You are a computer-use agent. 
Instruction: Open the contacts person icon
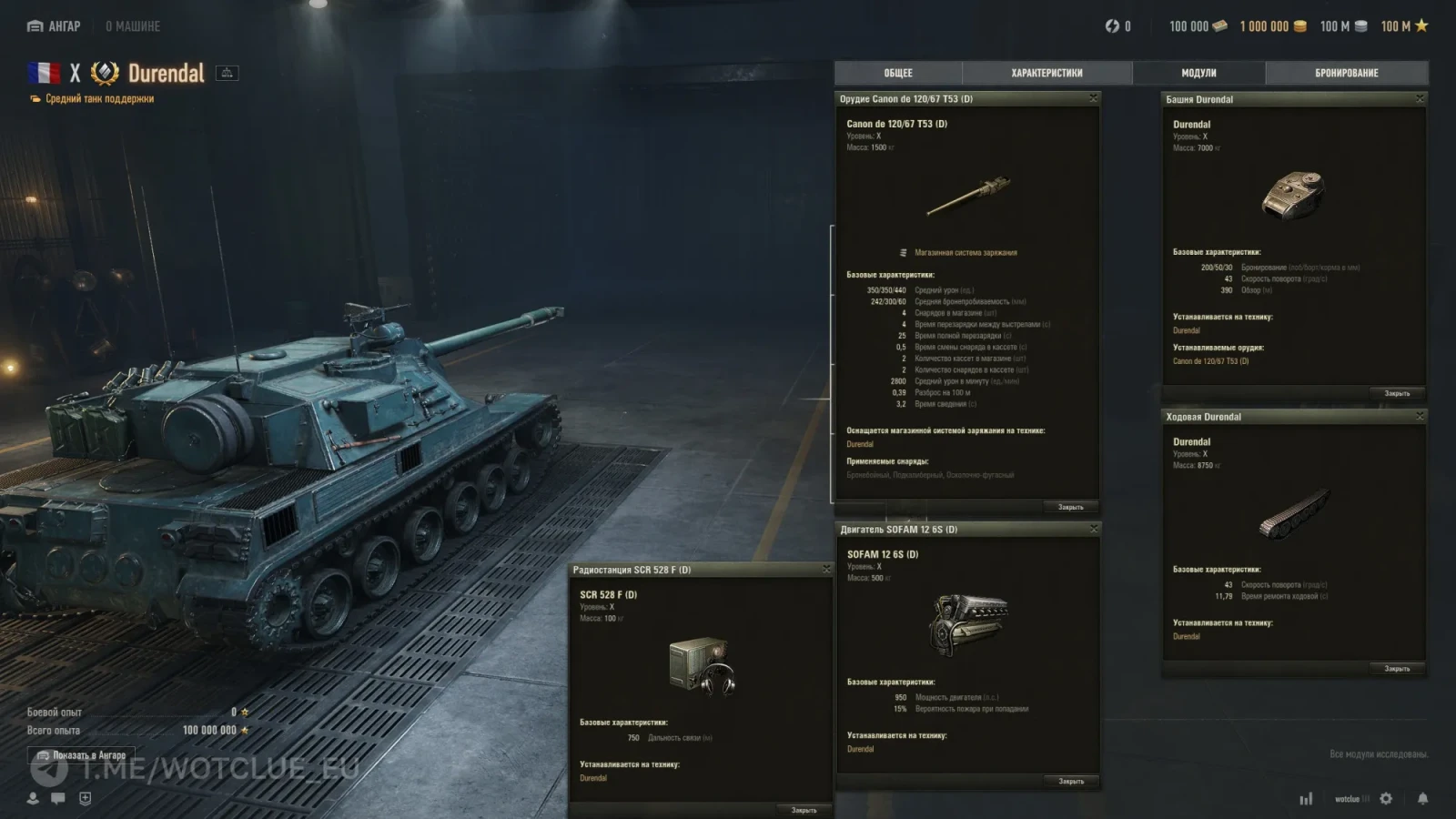(33, 798)
